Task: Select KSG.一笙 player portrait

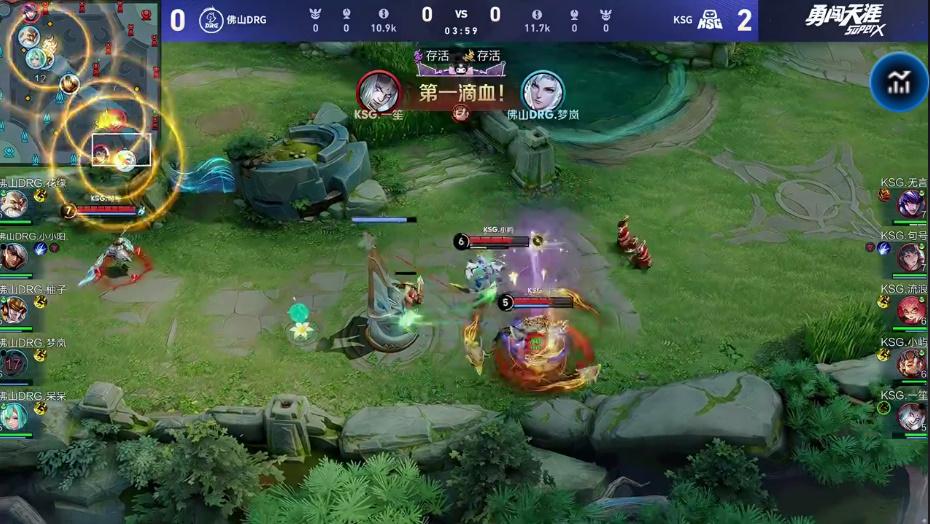Action: tap(911, 416)
